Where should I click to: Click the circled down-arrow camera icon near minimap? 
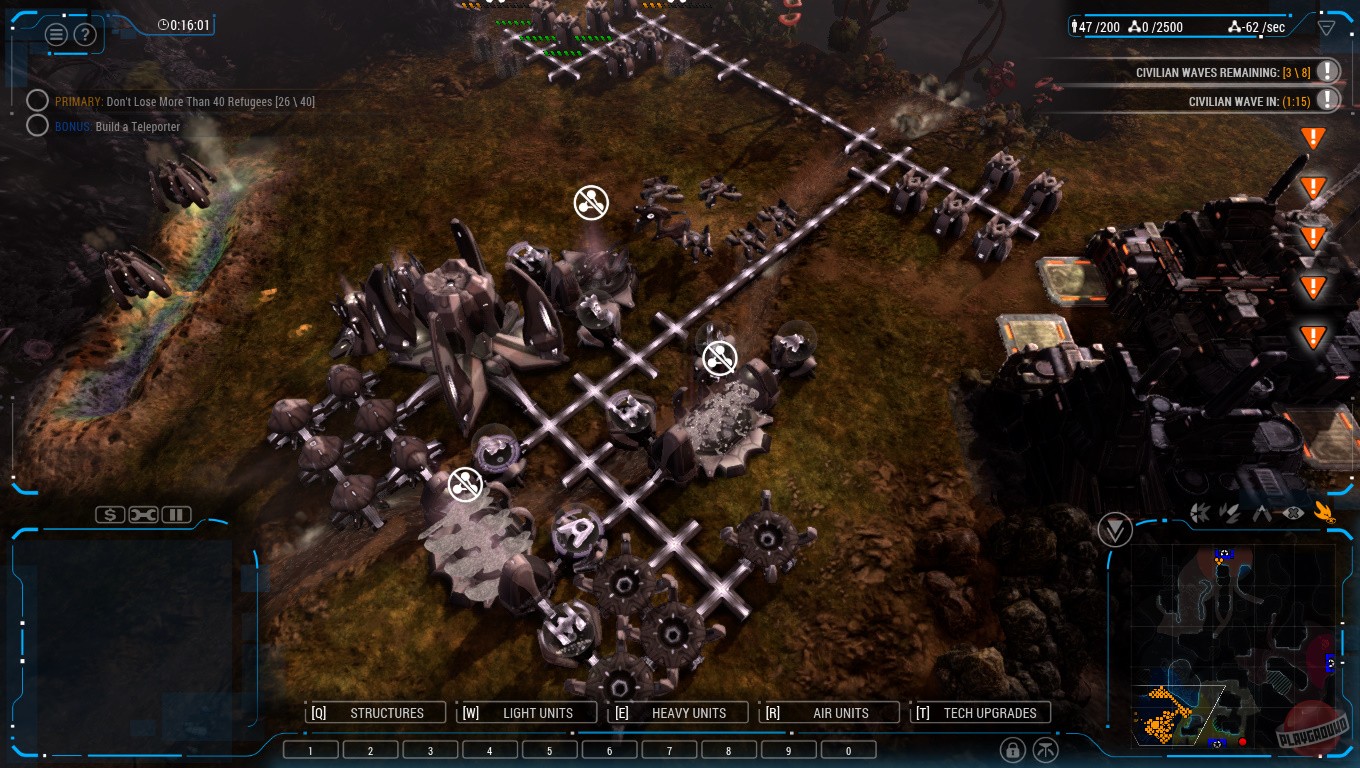click(1115, 530)
